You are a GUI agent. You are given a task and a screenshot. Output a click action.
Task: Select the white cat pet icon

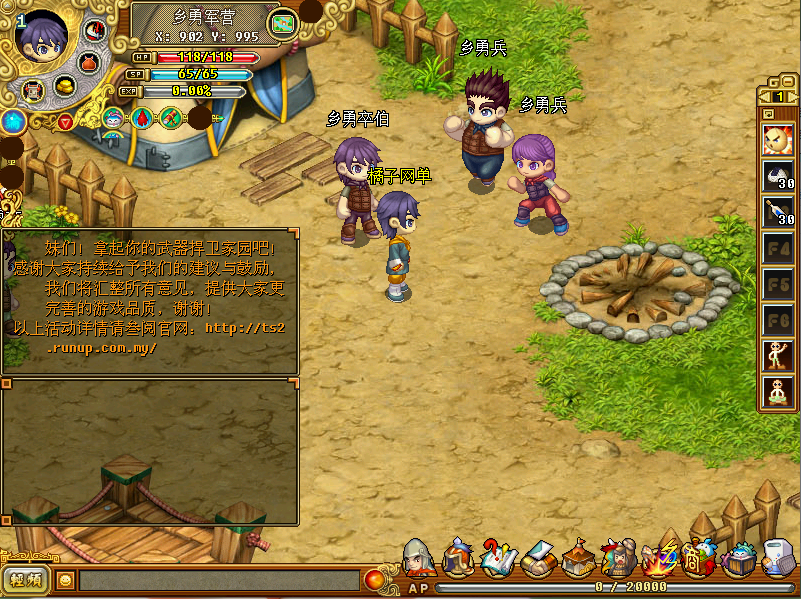pos(114,117)
